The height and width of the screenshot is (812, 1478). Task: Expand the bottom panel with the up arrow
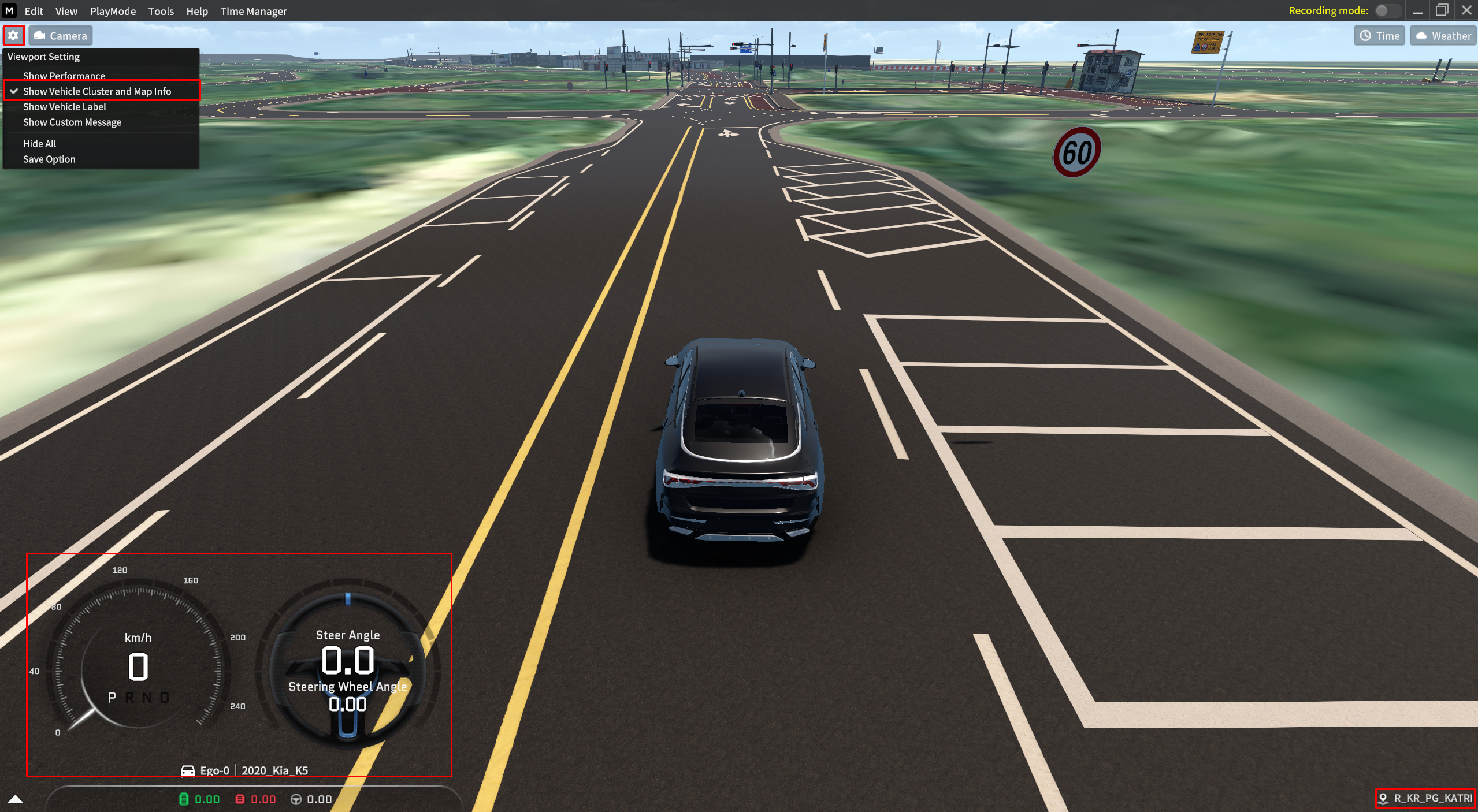(x=16, y=799)
